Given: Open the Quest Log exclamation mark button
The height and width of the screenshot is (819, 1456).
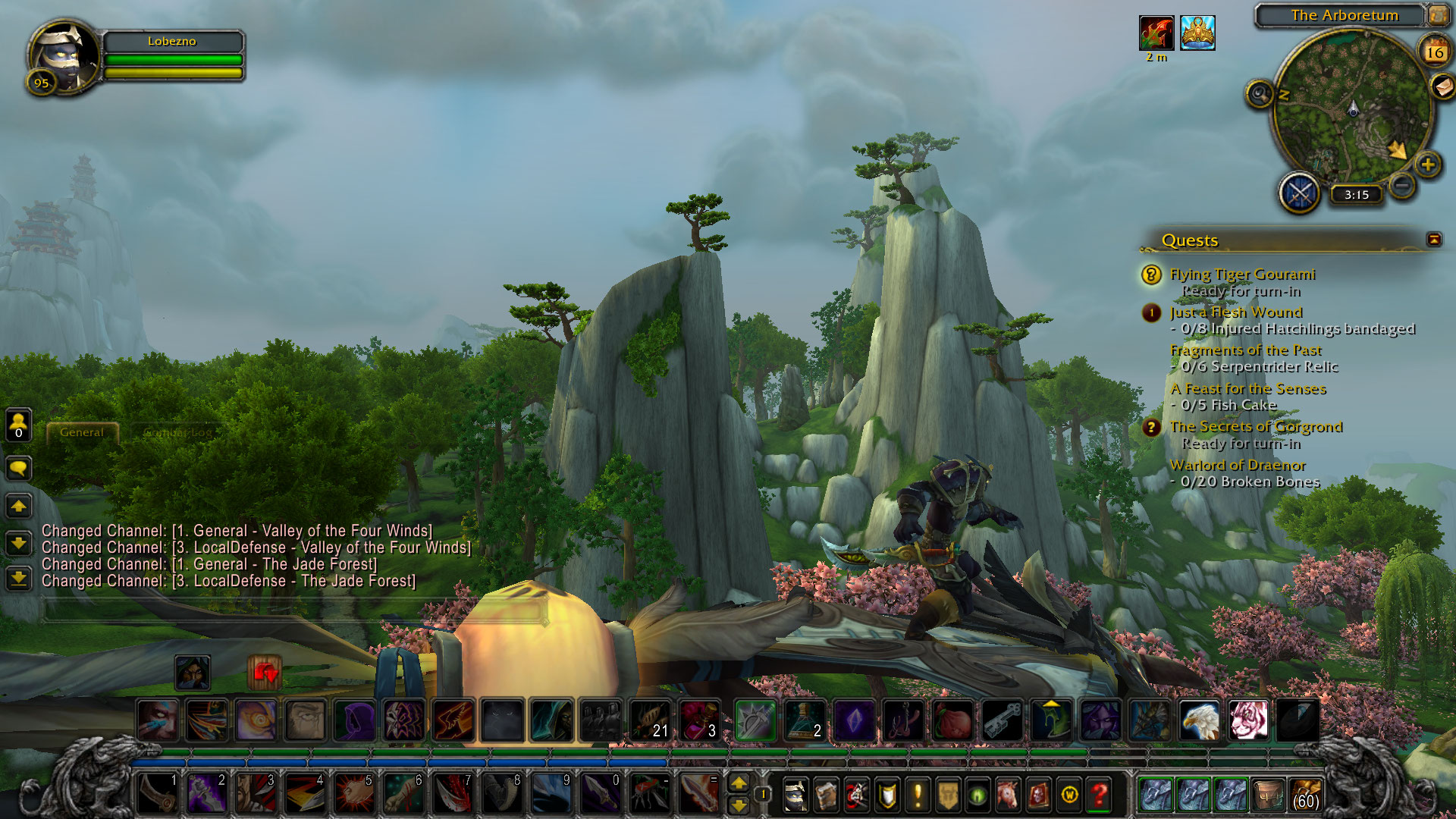Looking at the screenshot, I should click(x=918, y=795).
